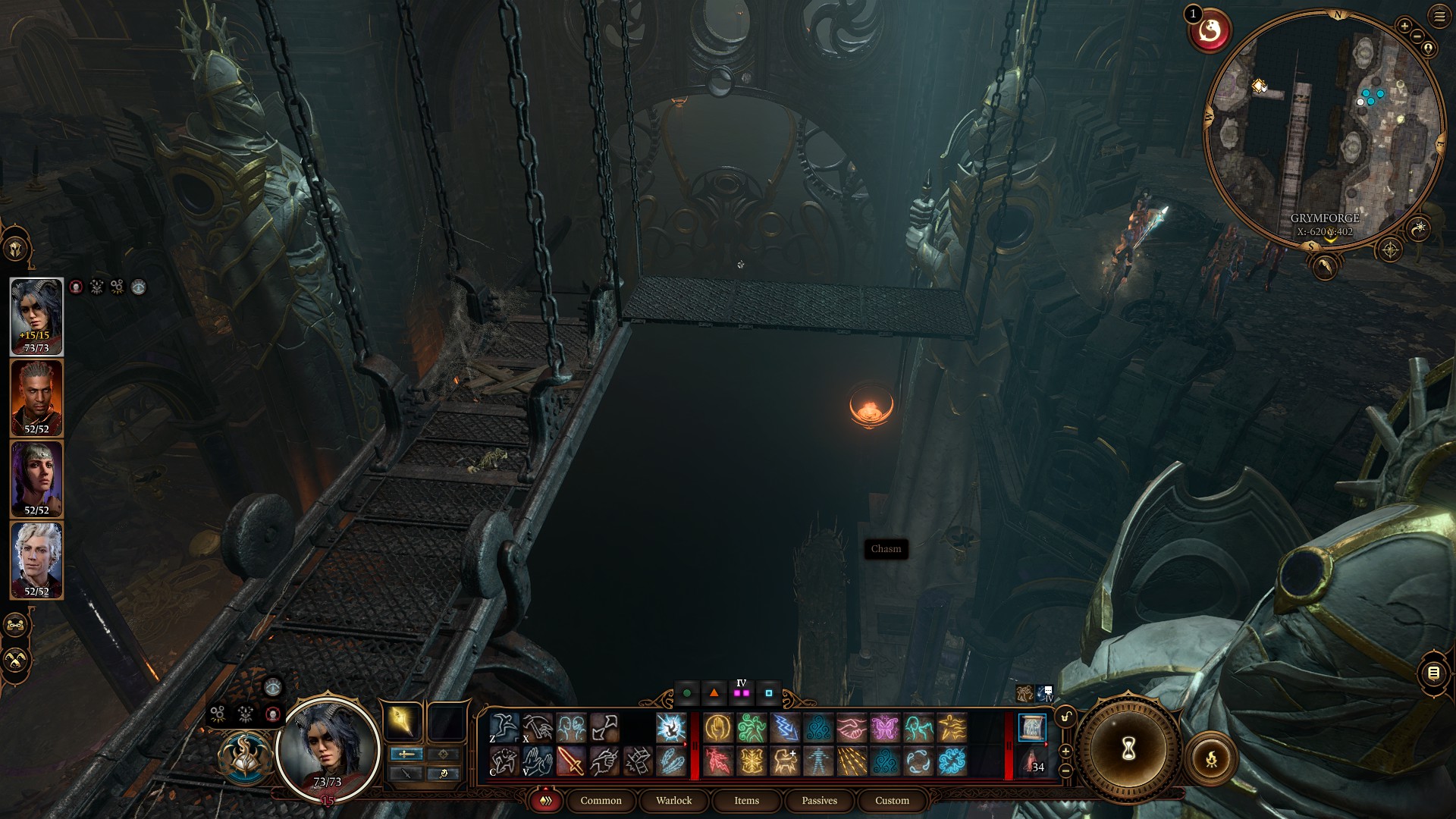Enable turn-based mode with the hourglass icon
This screenshot has height=819, width=1456.
1128,749
